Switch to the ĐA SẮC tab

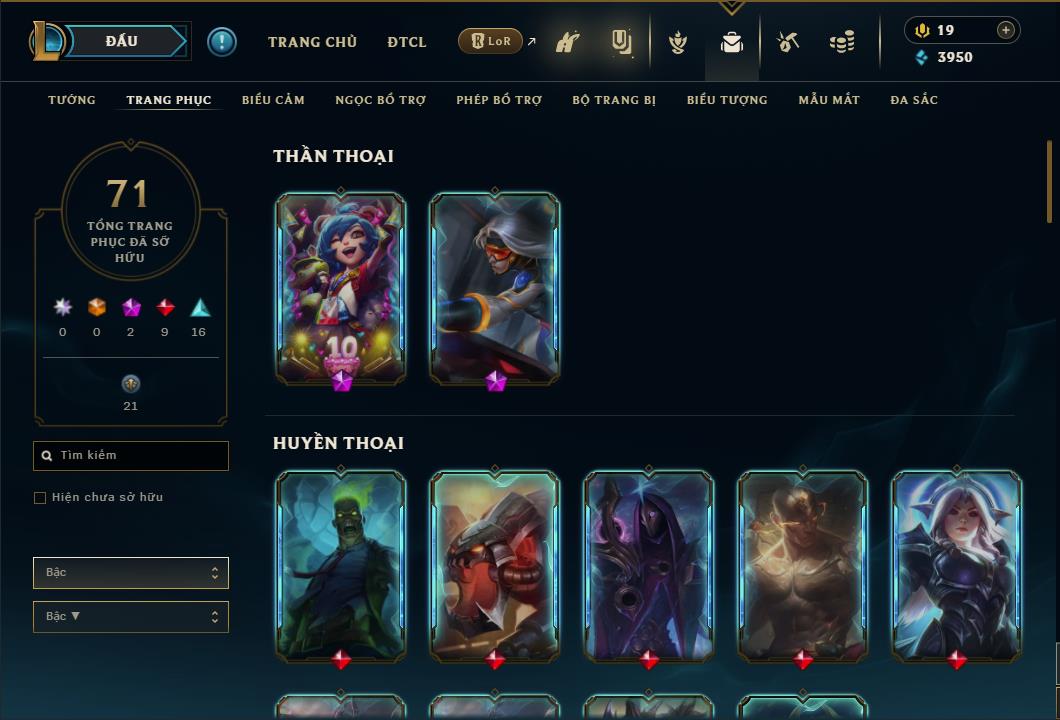[x=914, y=100]
